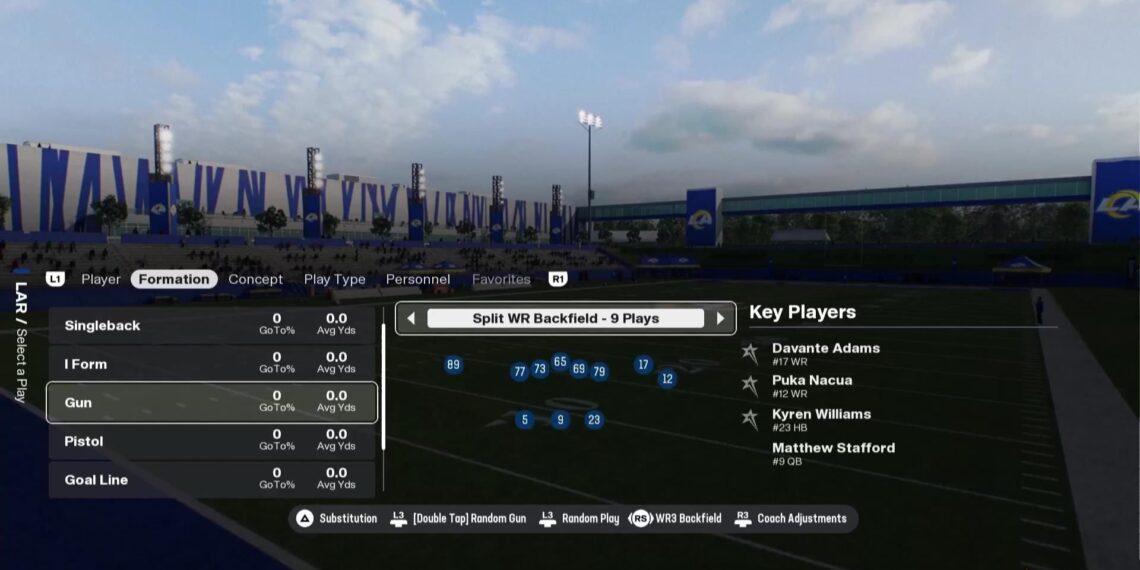Pick the Pistol formation
Screen dimensions: 1140x570
point(212,441)
